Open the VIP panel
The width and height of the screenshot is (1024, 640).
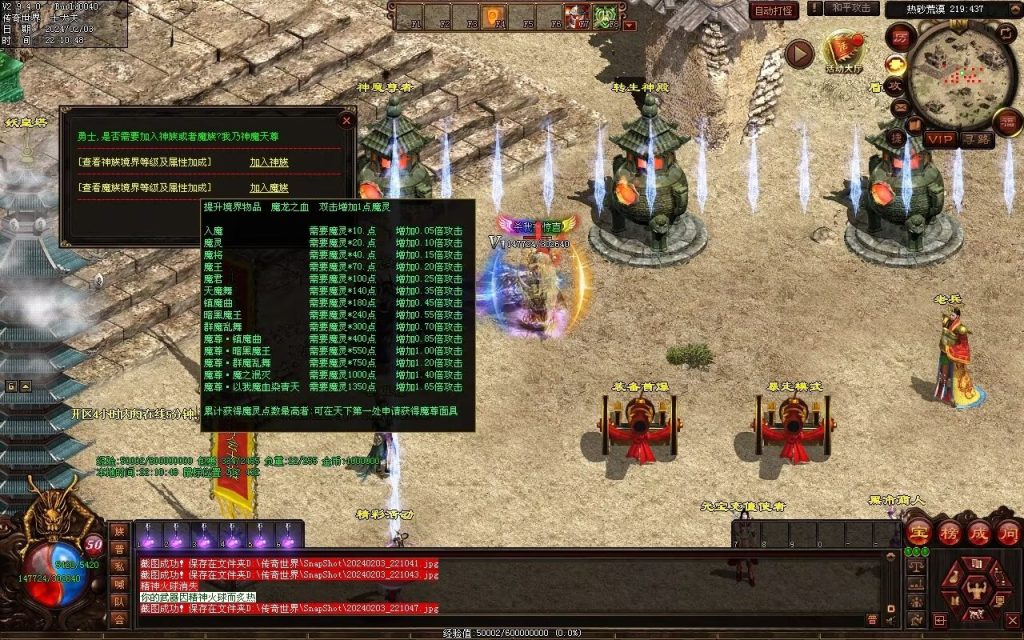pyautogui.click(x=939, y=139)
